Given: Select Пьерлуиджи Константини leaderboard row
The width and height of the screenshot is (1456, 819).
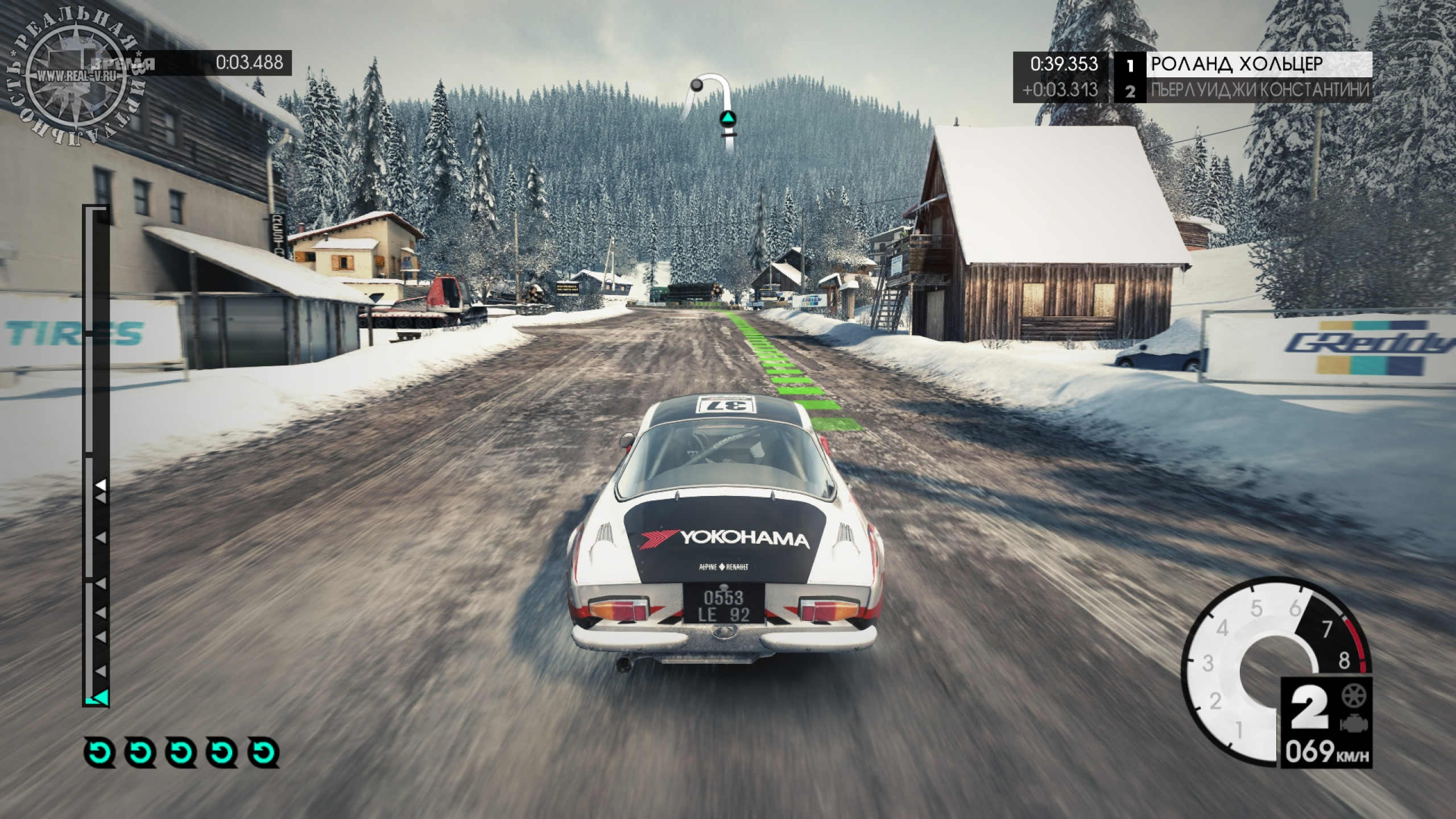Looking at the screenshot, I should [x=1240, y=90].
